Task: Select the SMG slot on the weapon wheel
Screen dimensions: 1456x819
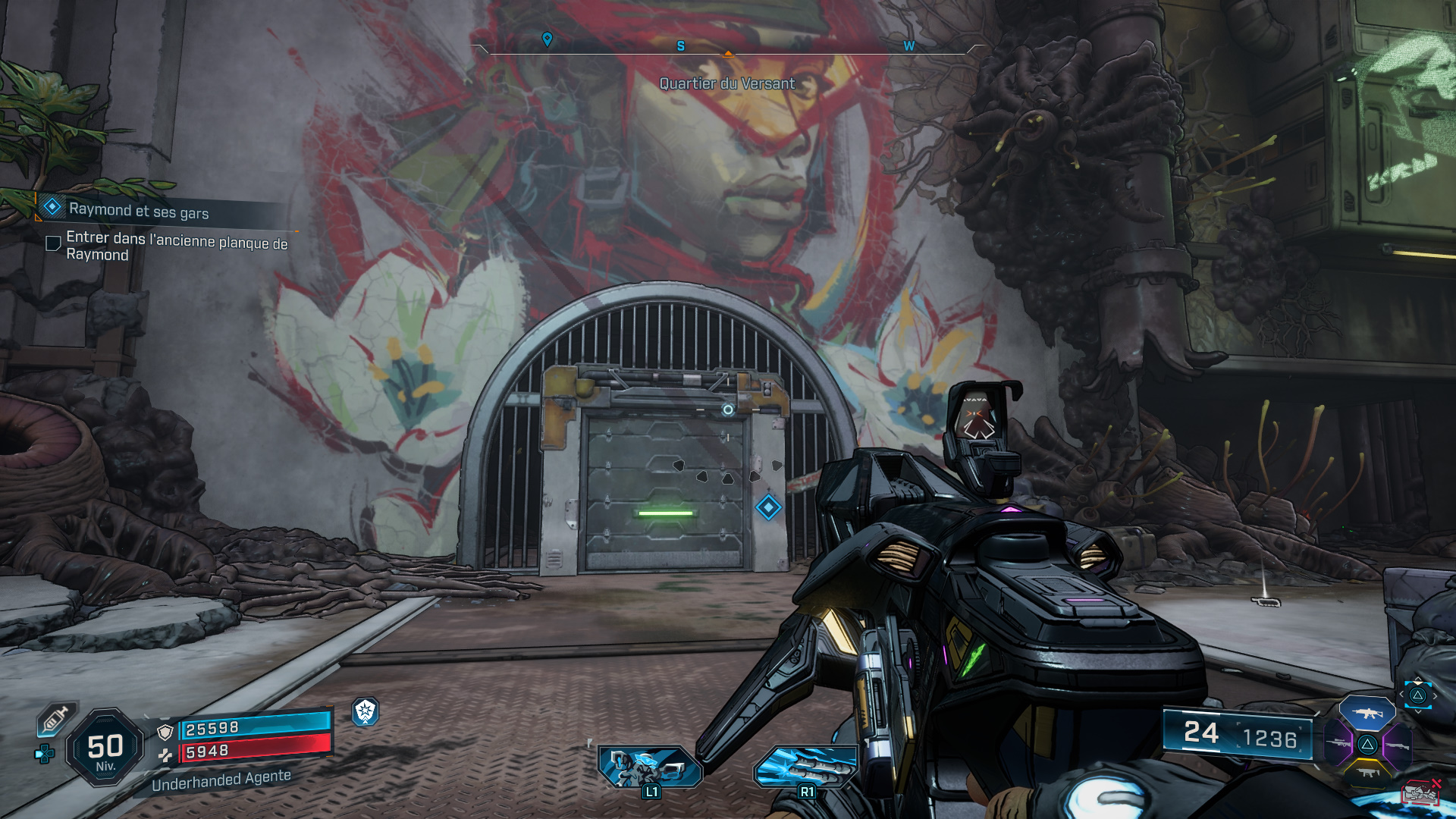Action: click(1367, 773)
